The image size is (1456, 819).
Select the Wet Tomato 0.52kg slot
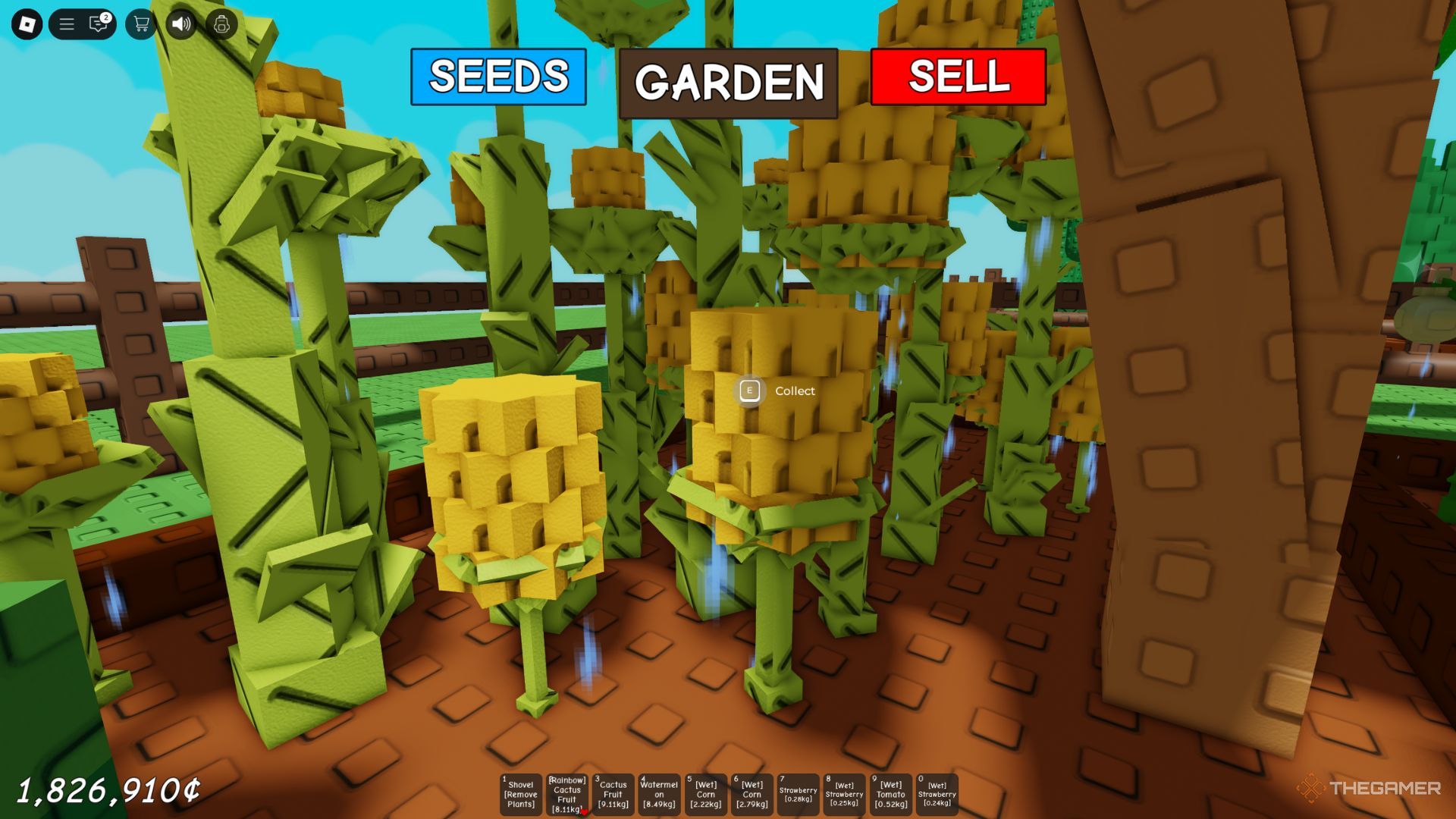click(x=890, y=794)
